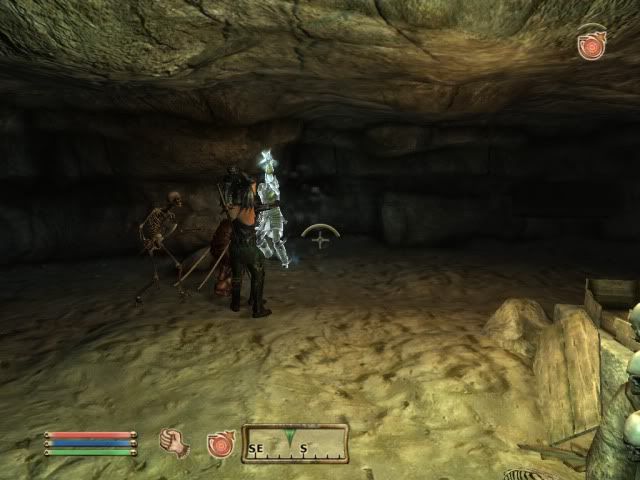The width and height of the screenshot is (640, 480).
Task: Click the compass bar showing SE and S
Action: (x=294, y=443)
